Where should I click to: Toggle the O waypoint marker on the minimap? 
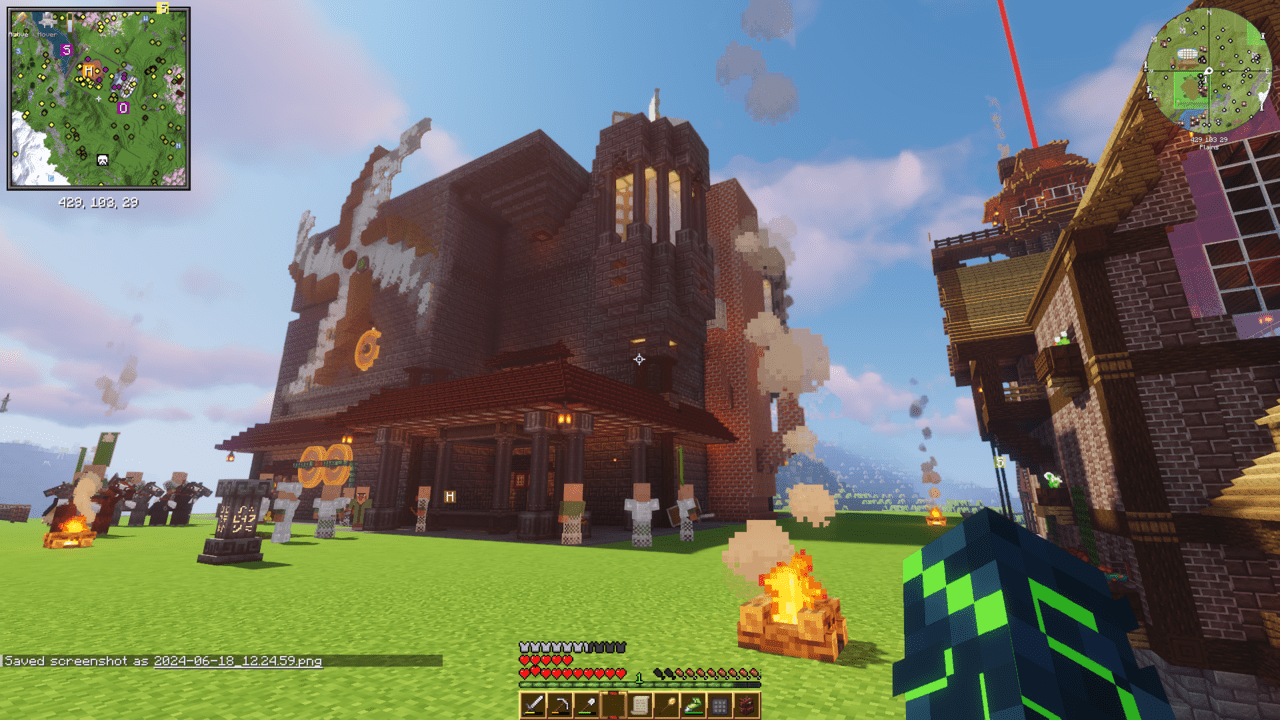click(x=124, y=107)
